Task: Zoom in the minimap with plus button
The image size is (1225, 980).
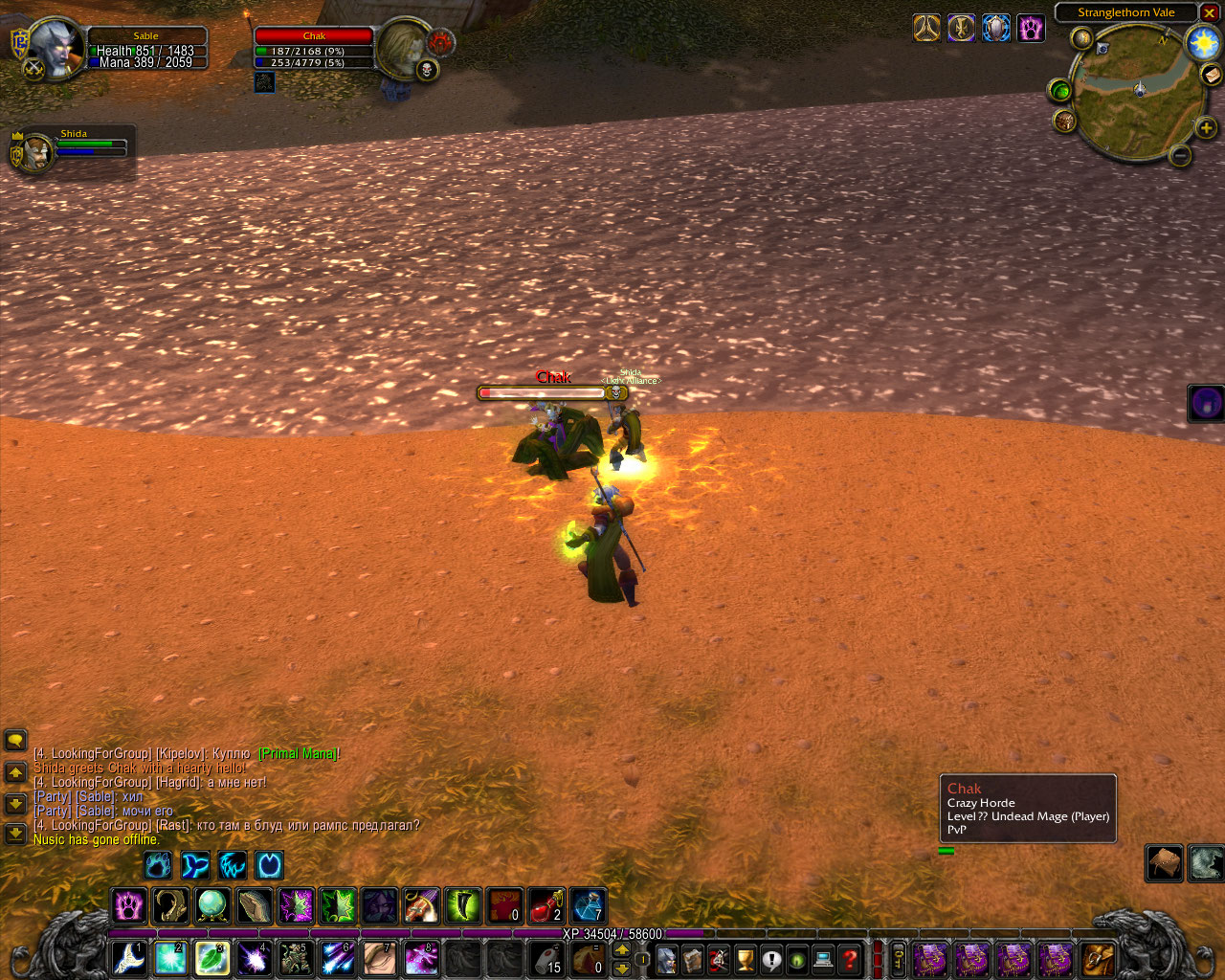Action: click(1206, 128)
